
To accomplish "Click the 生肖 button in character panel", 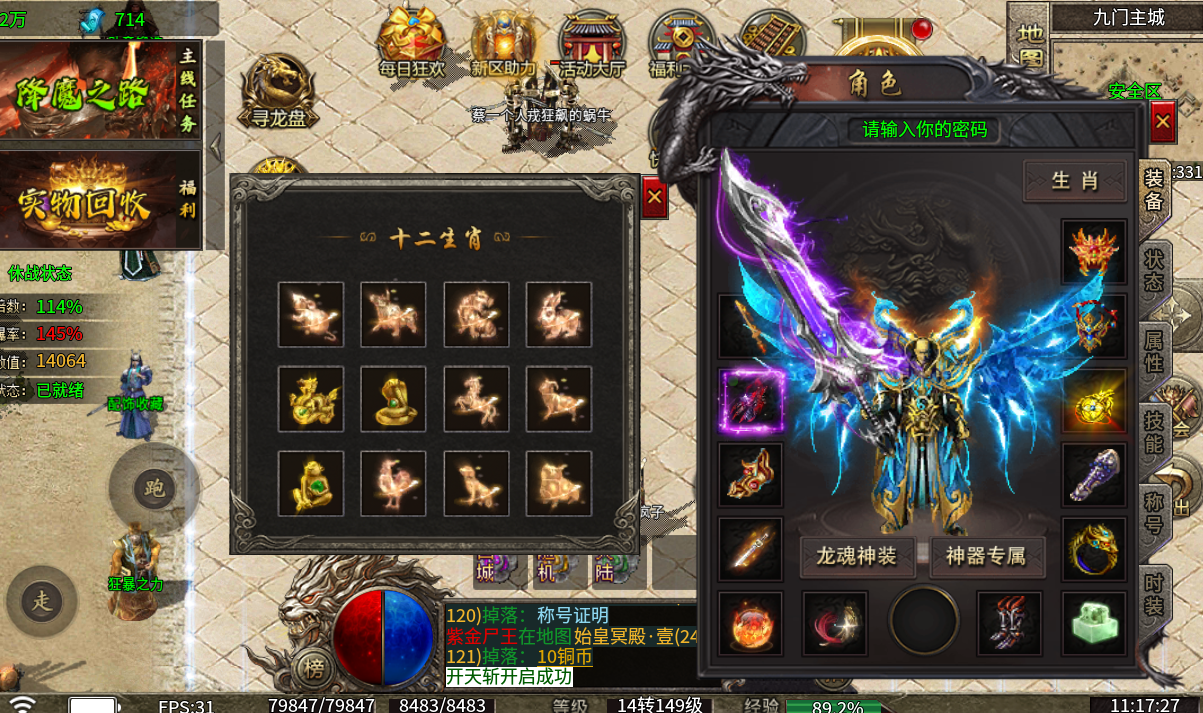I will pos(1074,181).
